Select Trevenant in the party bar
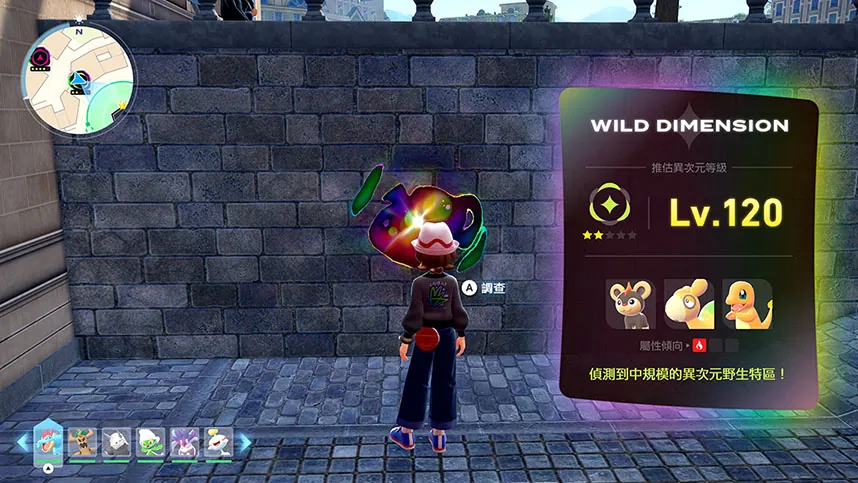Viewport: 858px width, 483px height. (83, 441)
